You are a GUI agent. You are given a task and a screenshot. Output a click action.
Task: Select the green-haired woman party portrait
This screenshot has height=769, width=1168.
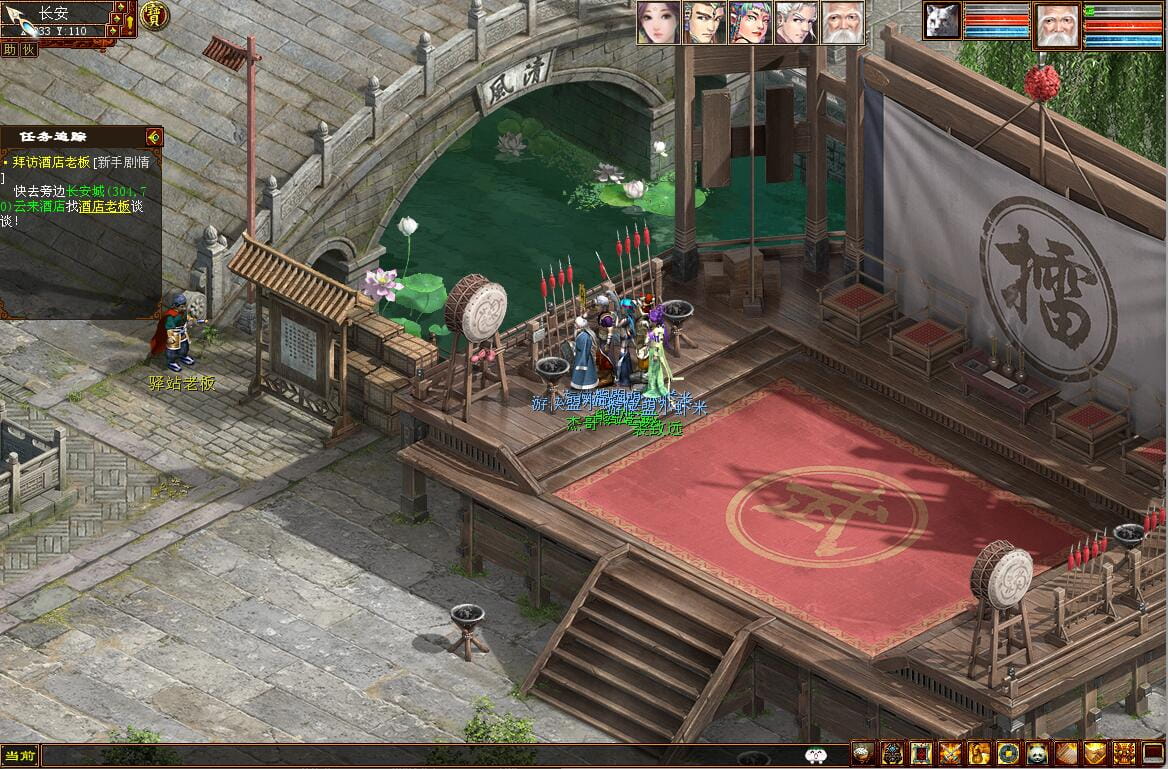click(x=749, y=22)
